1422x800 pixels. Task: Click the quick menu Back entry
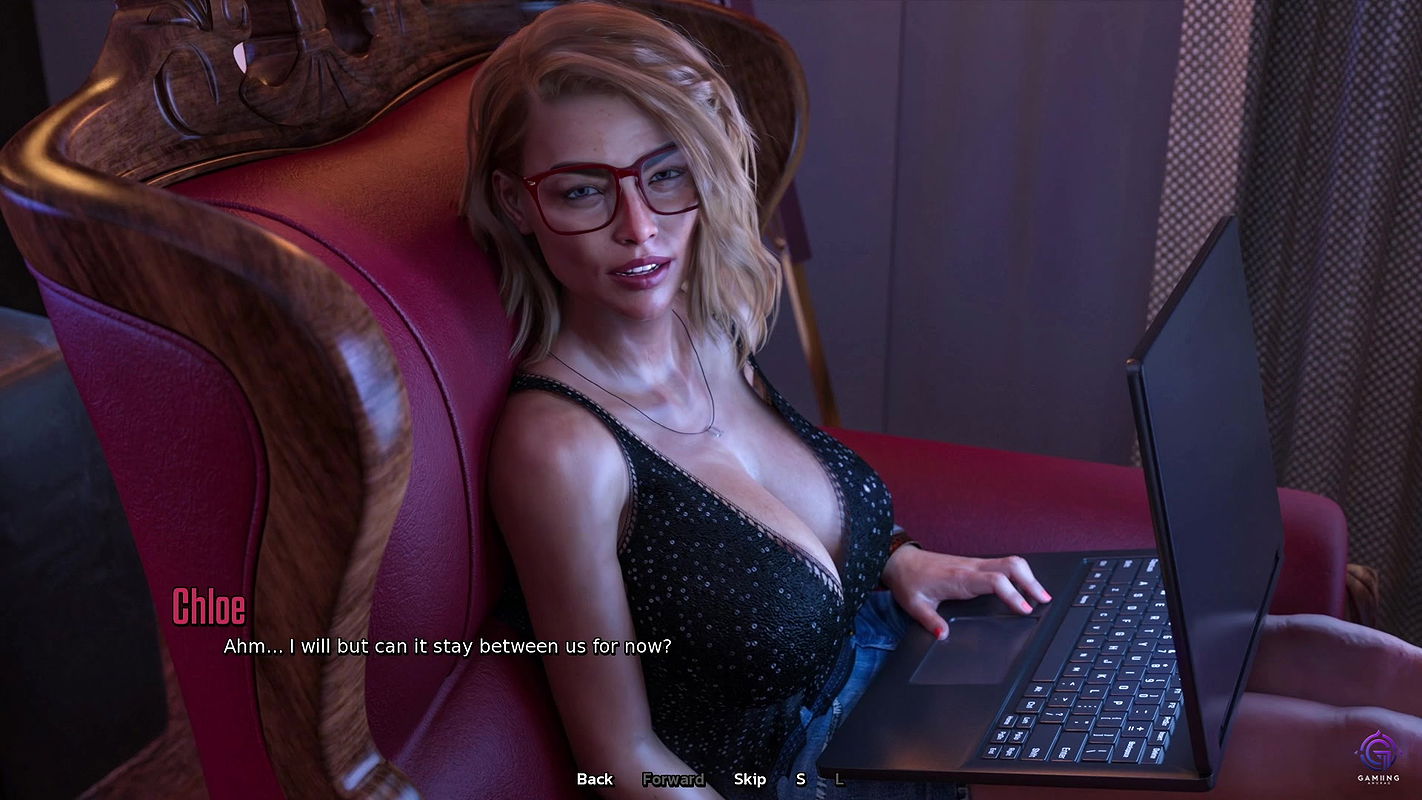593,778
